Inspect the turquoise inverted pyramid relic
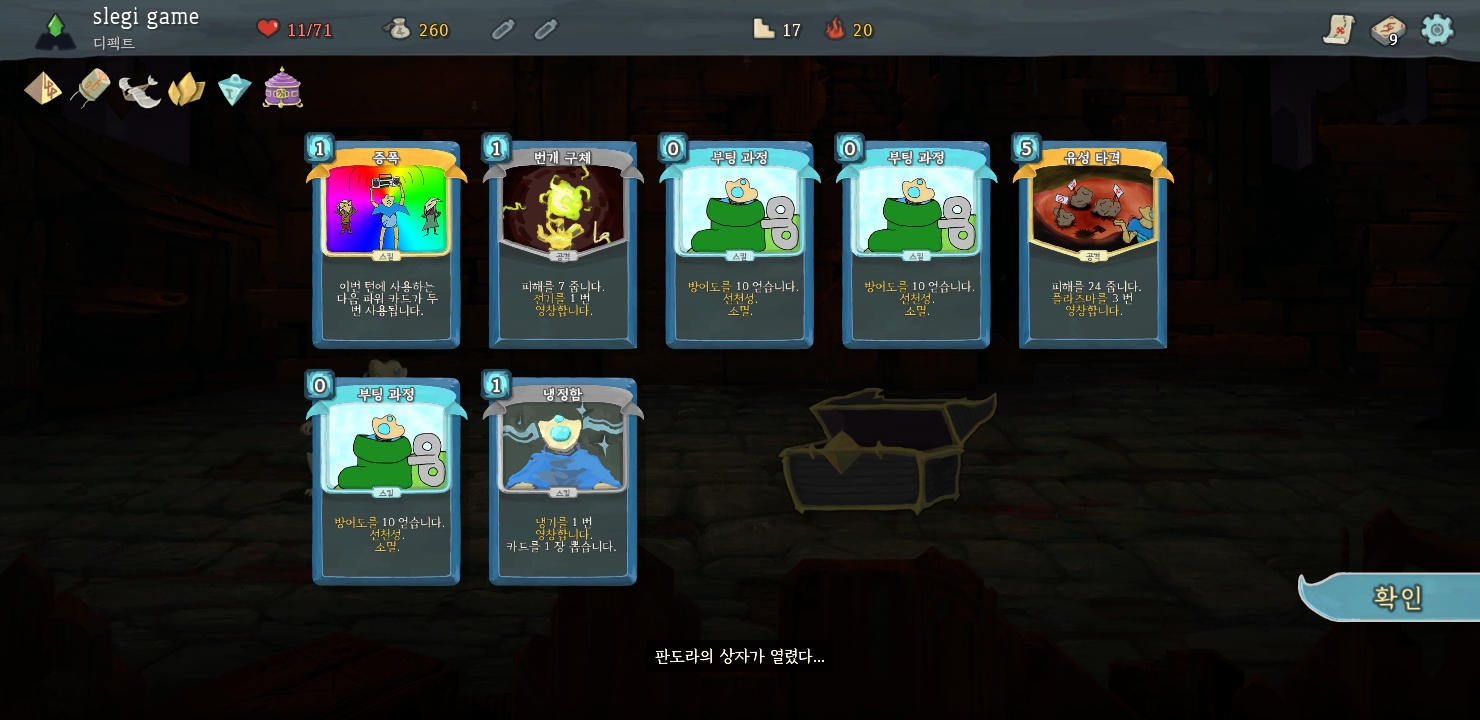Image resolution: width=1480 pixels, height=720 pixels. coord(235,90)
